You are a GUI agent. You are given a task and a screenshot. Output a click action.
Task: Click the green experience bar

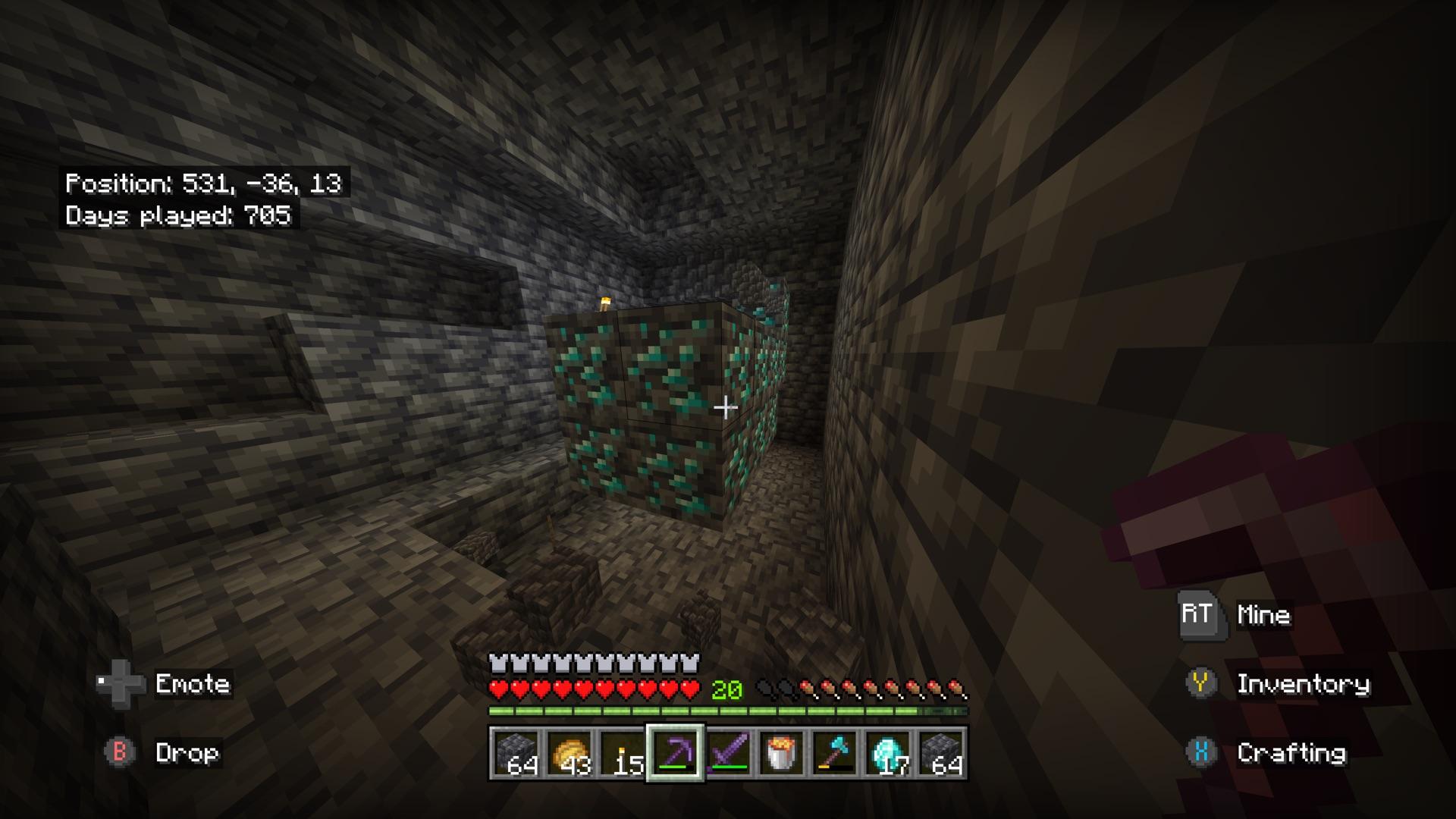click(x=728, y=711)
